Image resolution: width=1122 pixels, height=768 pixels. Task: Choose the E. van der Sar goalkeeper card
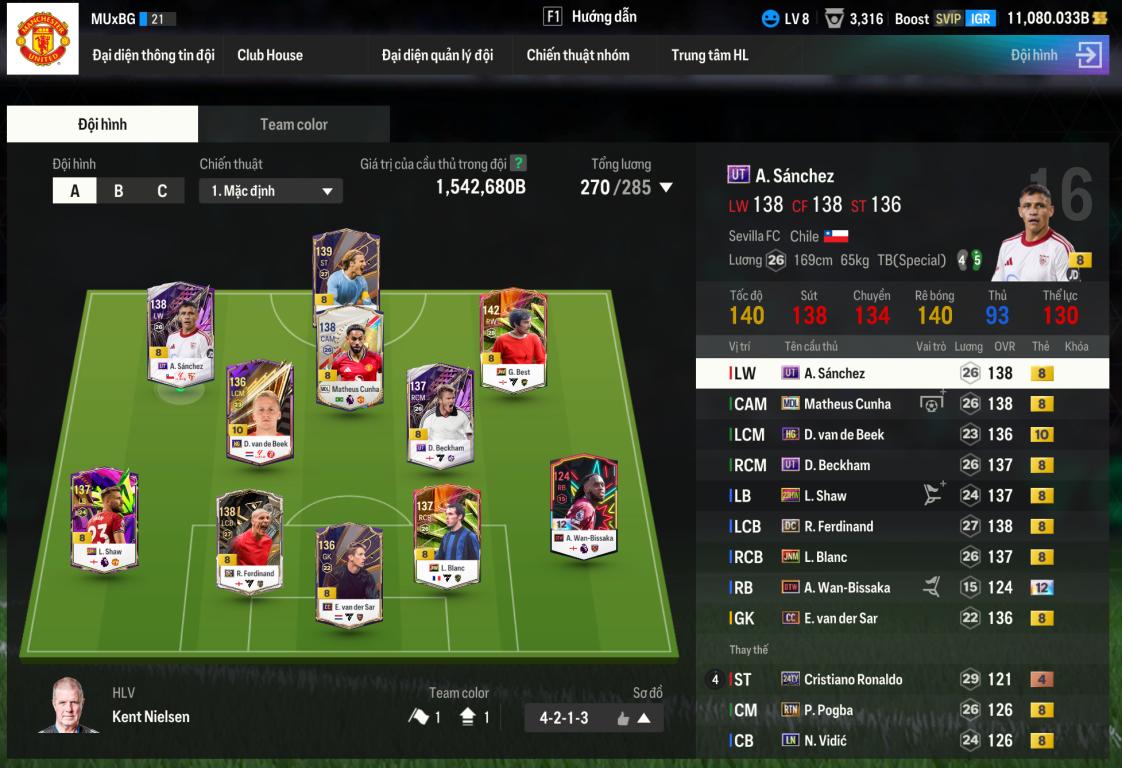coord(349,575)
